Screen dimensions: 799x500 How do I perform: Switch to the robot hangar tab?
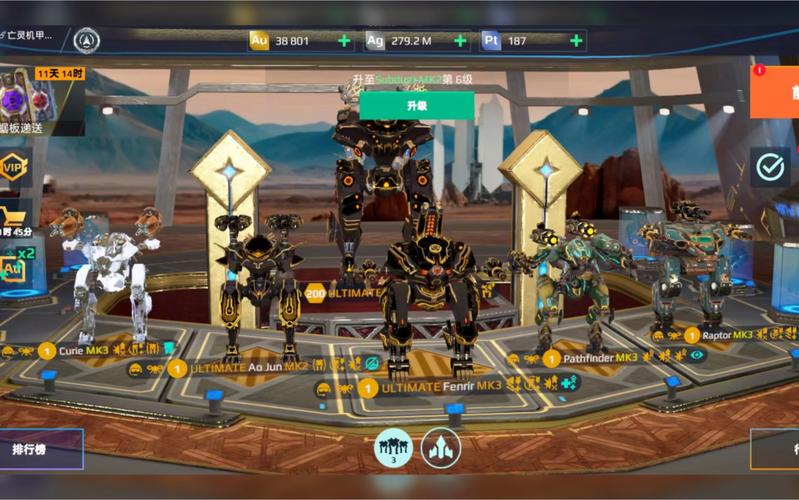[x=393, y=447]
